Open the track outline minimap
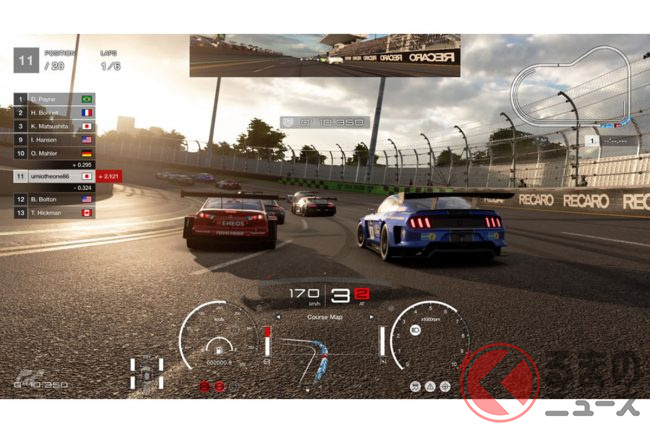The height and width of the screenshot is (433, 650). 572,92
